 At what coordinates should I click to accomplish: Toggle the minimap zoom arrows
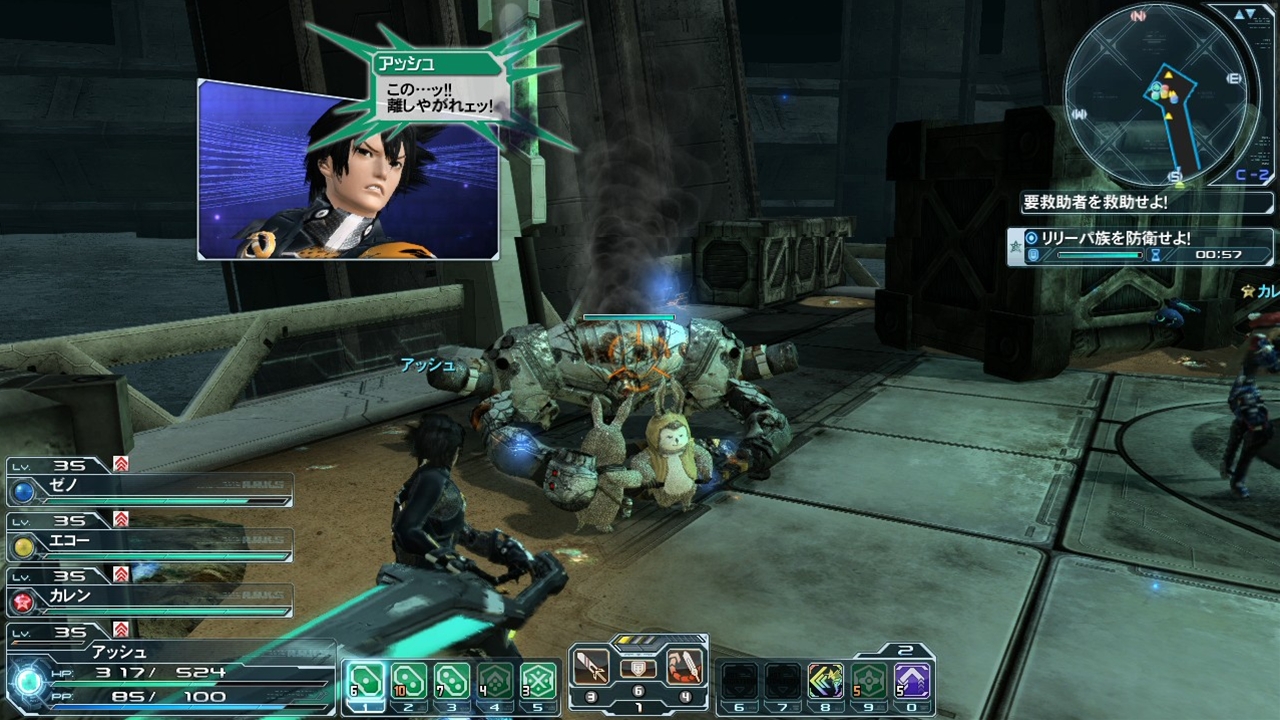point(1246,14)
